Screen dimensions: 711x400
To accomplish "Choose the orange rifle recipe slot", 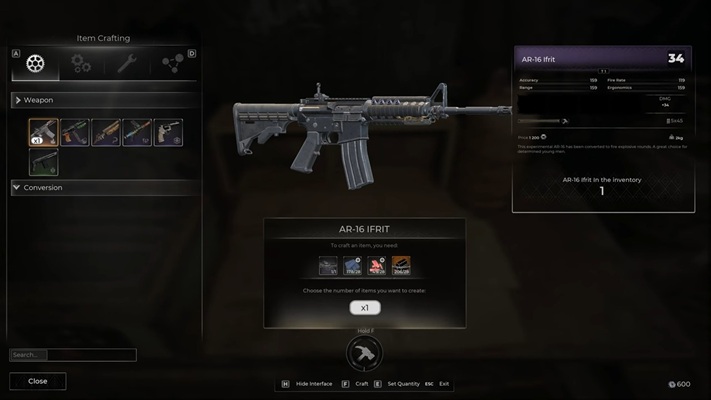I will pyautogui.click(x=105, y=133).
